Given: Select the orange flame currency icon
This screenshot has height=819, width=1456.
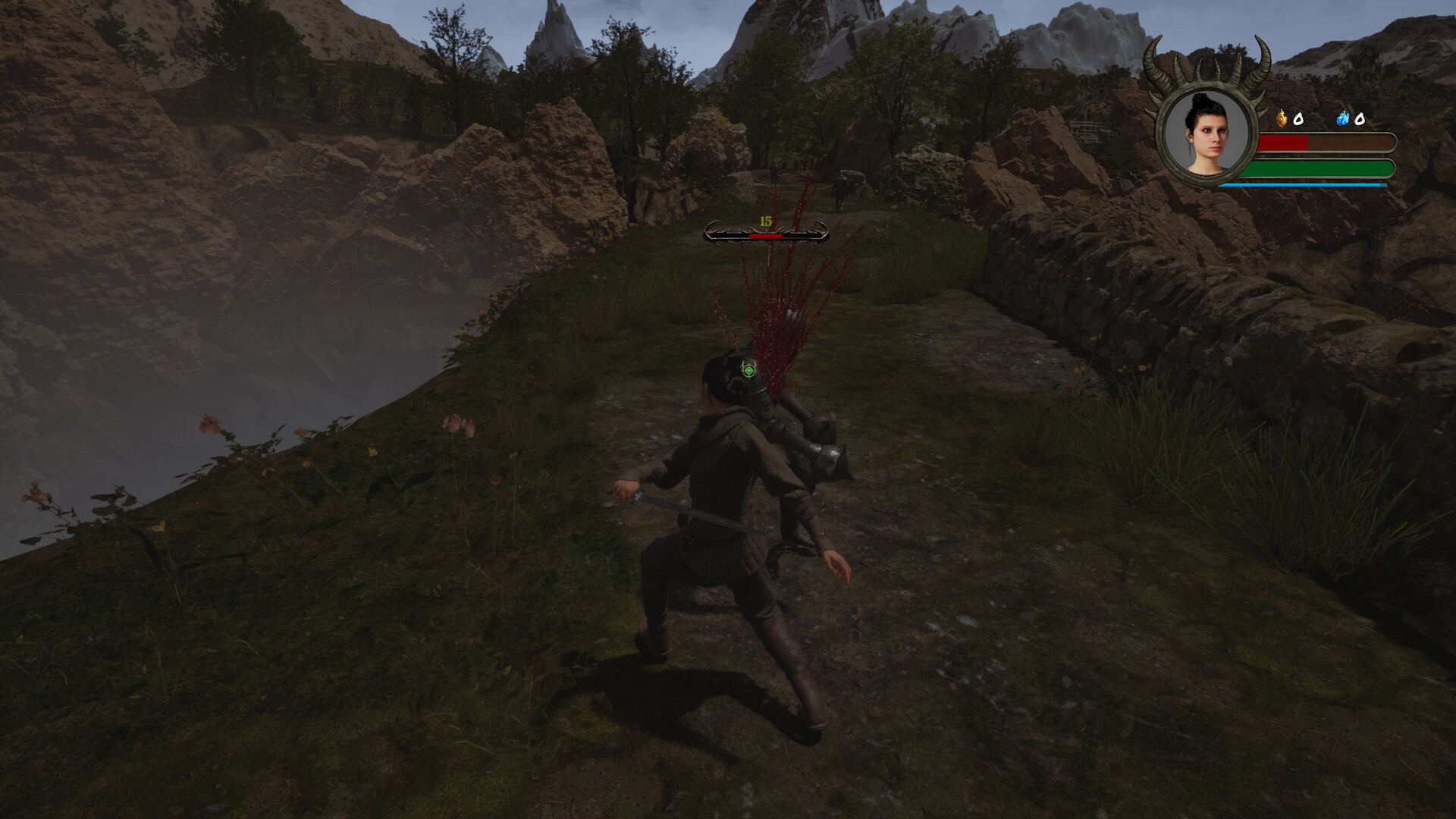Looking at the screenshot, I should click(x=1282, y=118).
